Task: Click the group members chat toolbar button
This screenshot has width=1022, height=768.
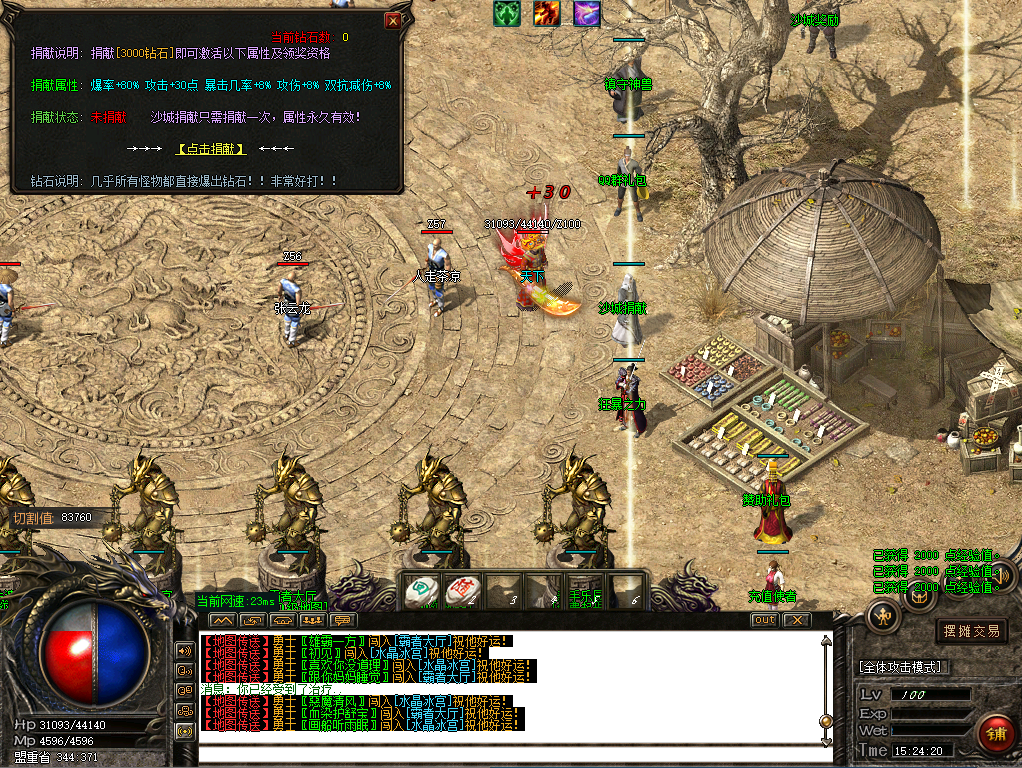Action: (x=313, y=621)
